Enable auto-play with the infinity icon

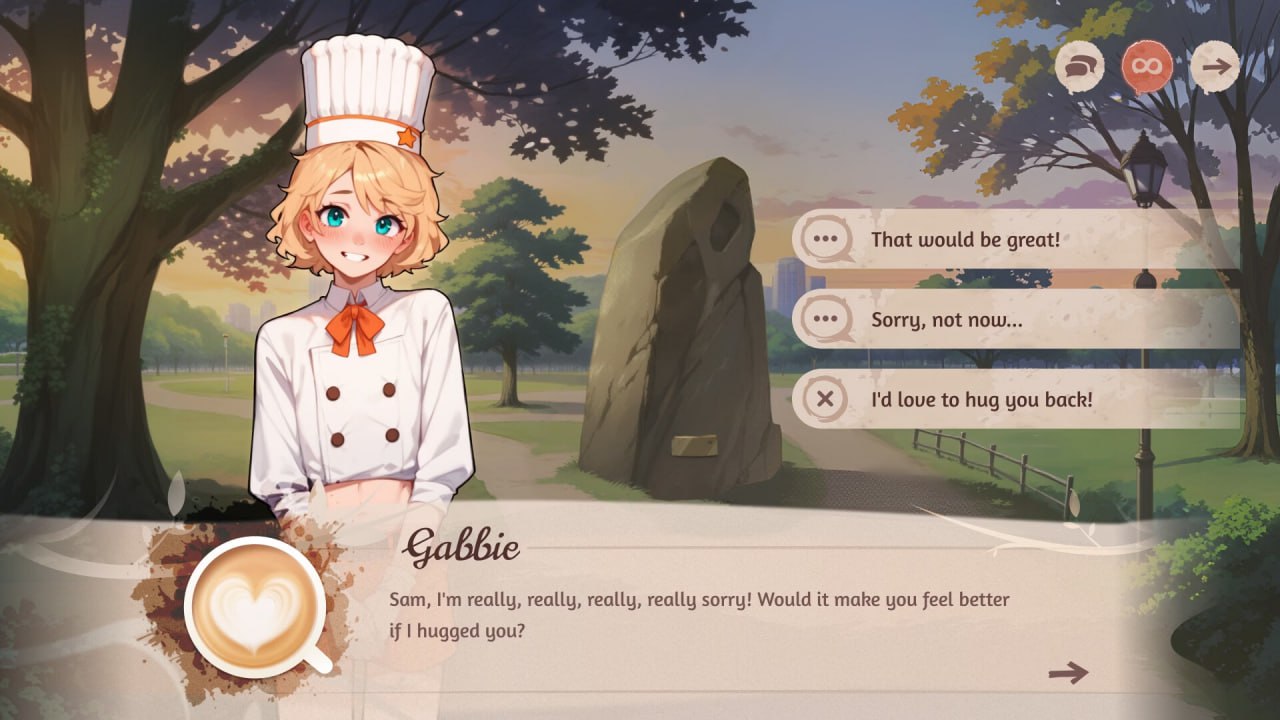pos(1147,65)
